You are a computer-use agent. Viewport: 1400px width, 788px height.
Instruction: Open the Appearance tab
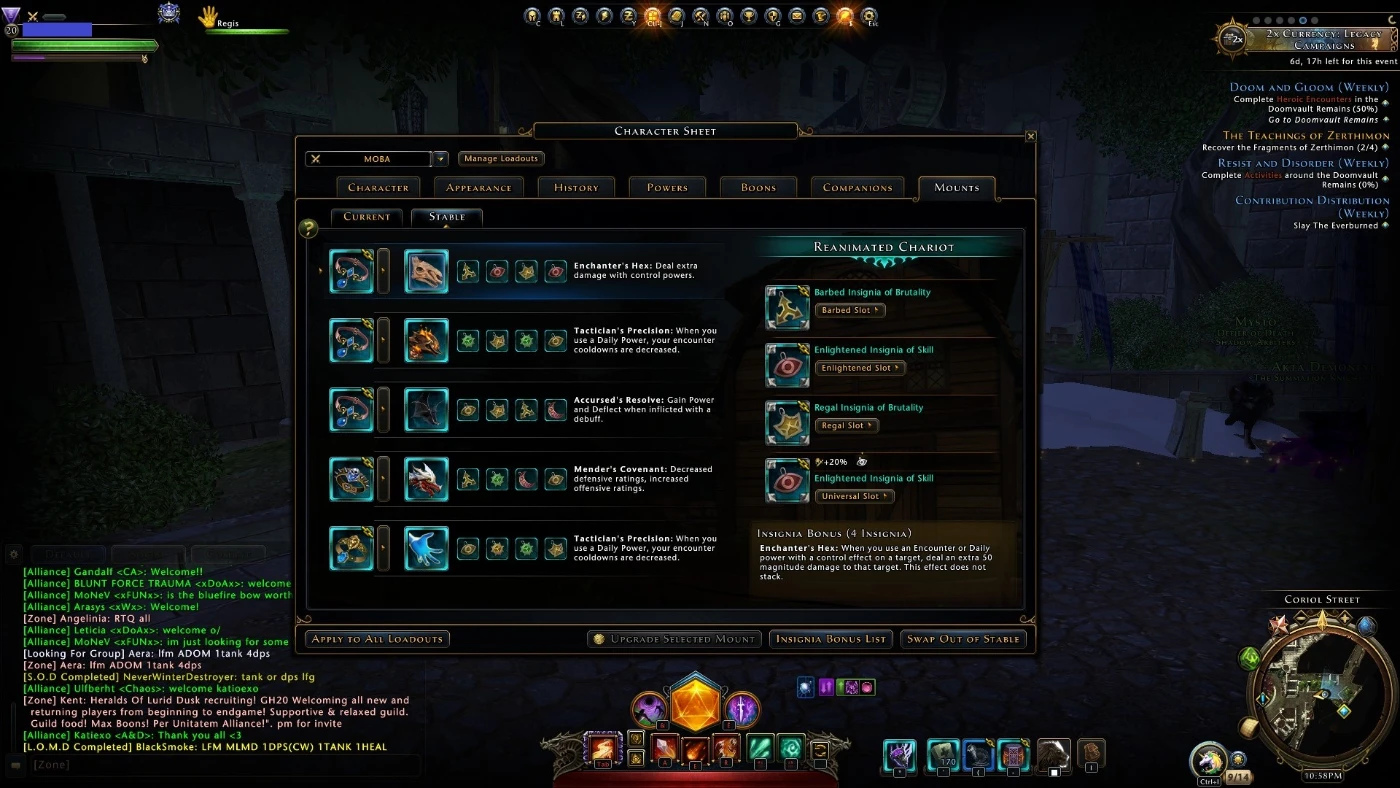pos(478,187)
